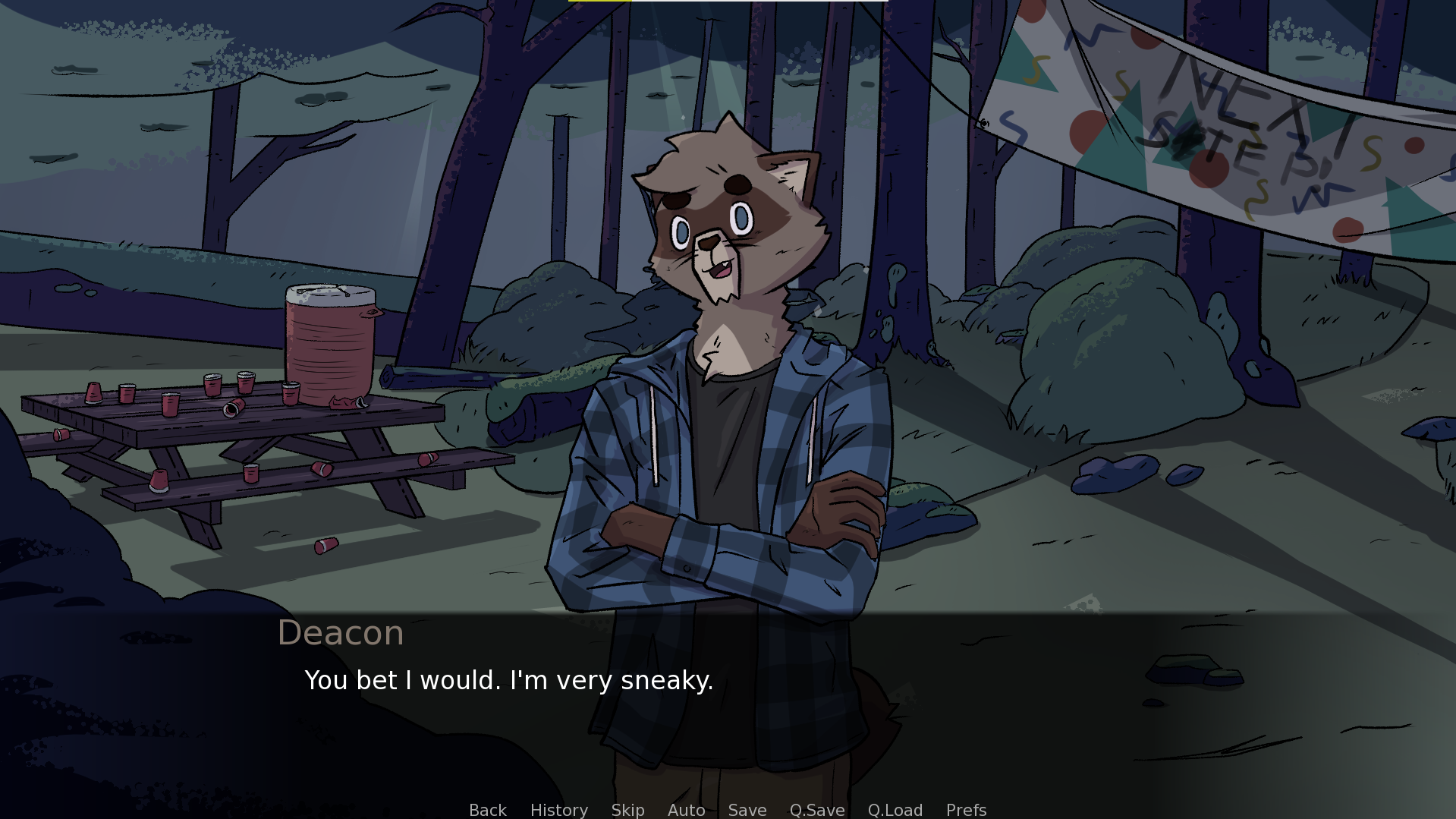This screenshot has width=1456, height=819.
Task: Activate Skip to fast-forward dialogue
Action: click(627, 810)
